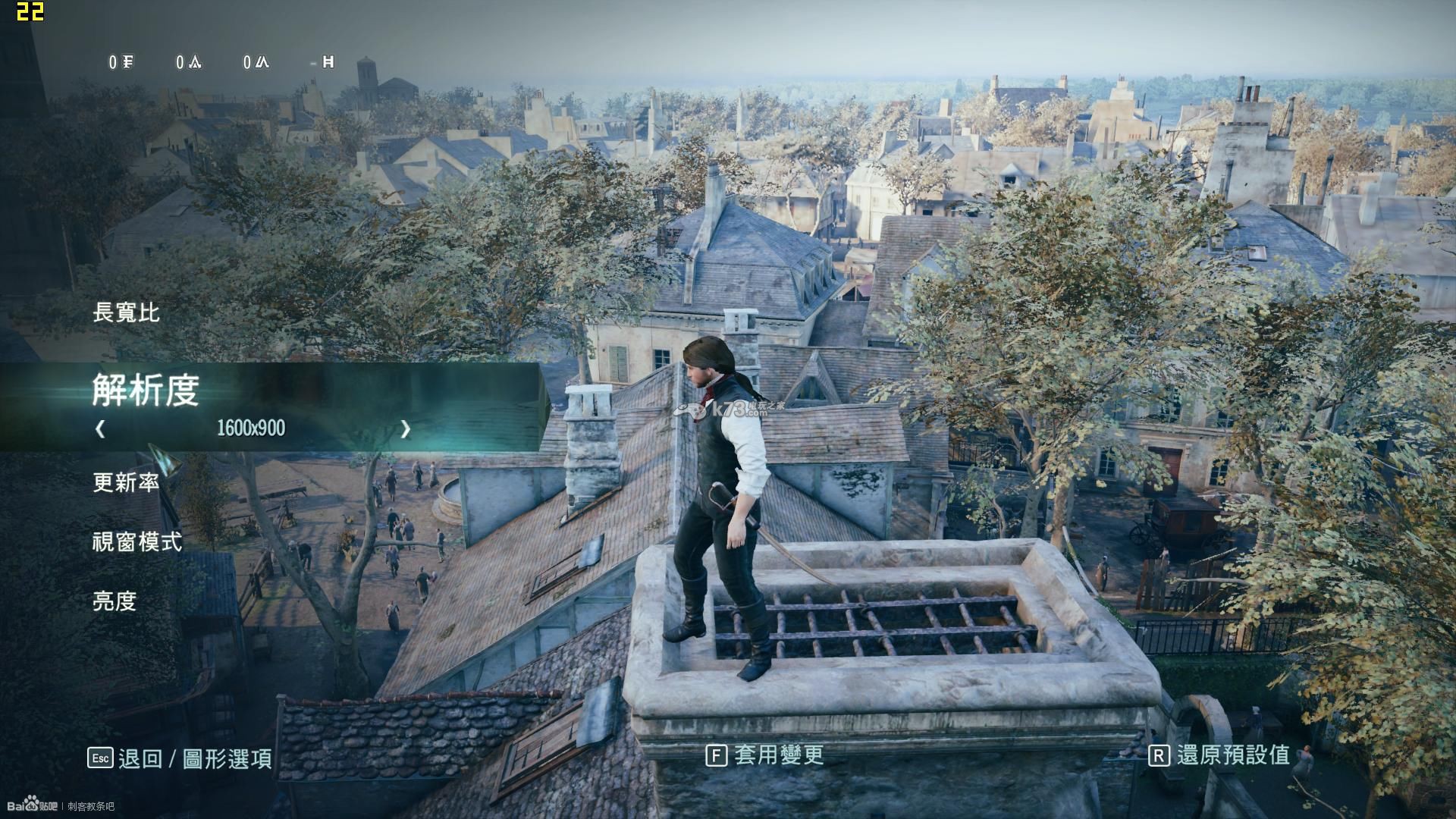Go back to 圖形選項 graphics options

[x=180, y=758]
